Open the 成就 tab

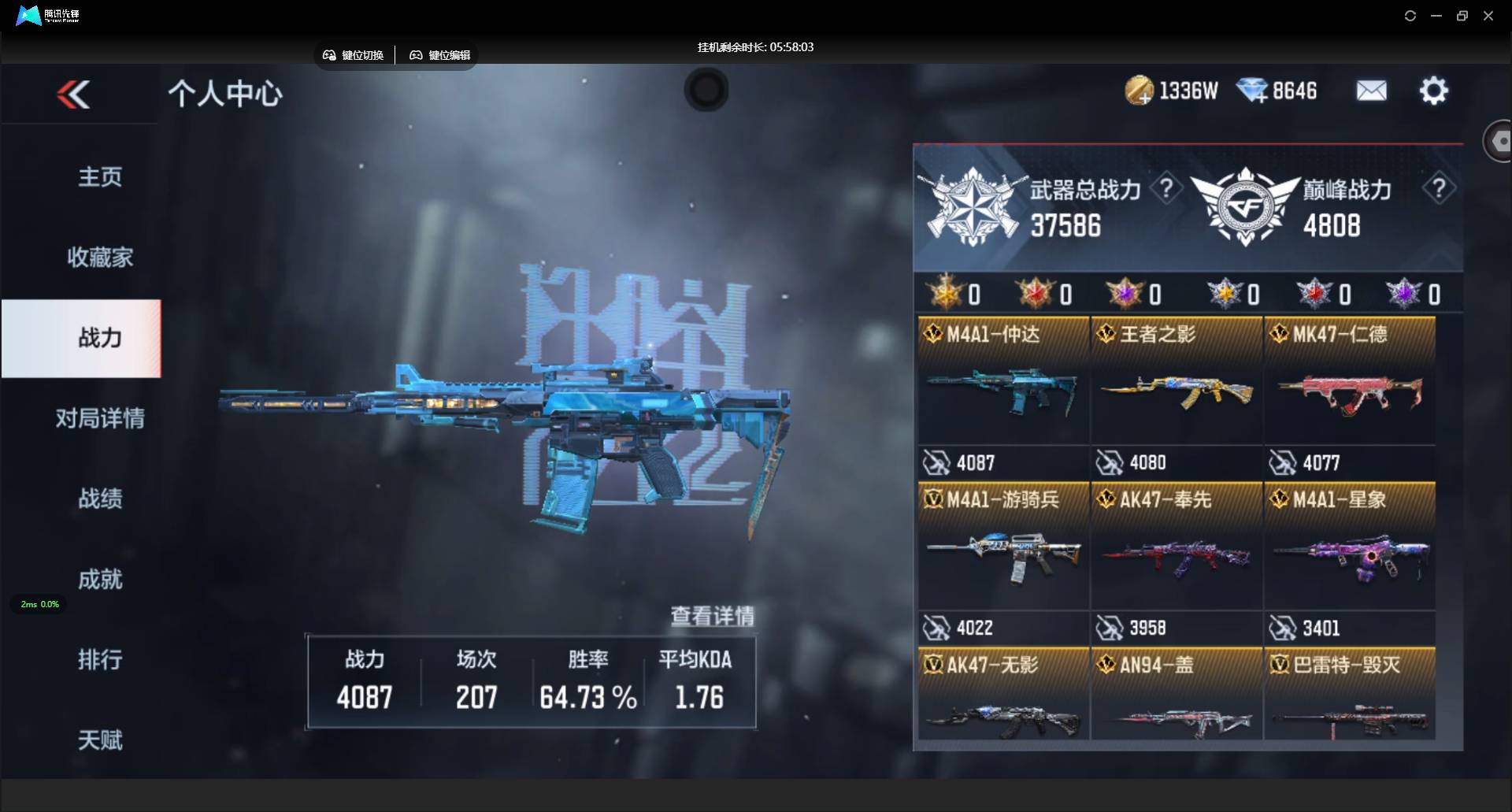(100, 580)
